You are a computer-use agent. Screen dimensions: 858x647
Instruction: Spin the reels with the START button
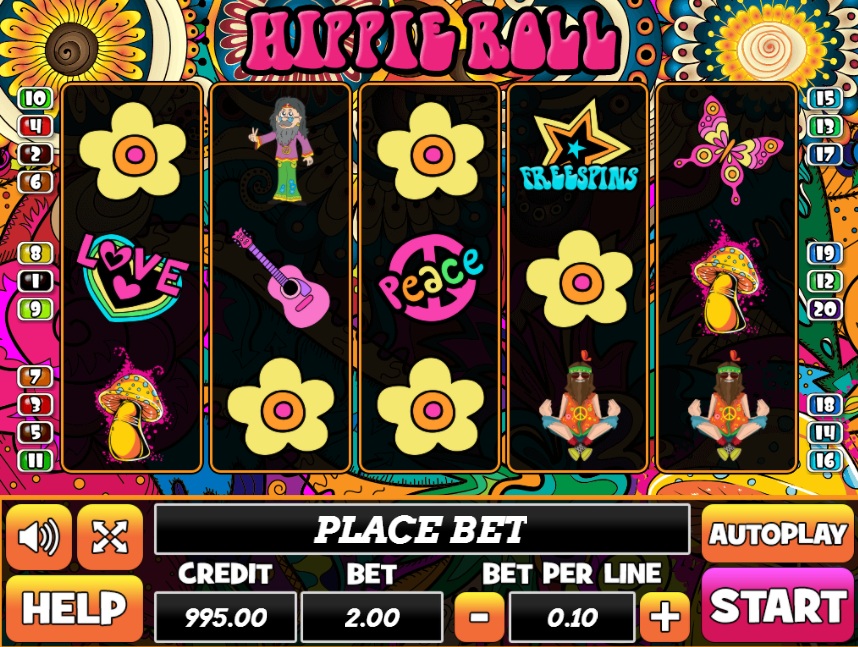pos(778,606)
